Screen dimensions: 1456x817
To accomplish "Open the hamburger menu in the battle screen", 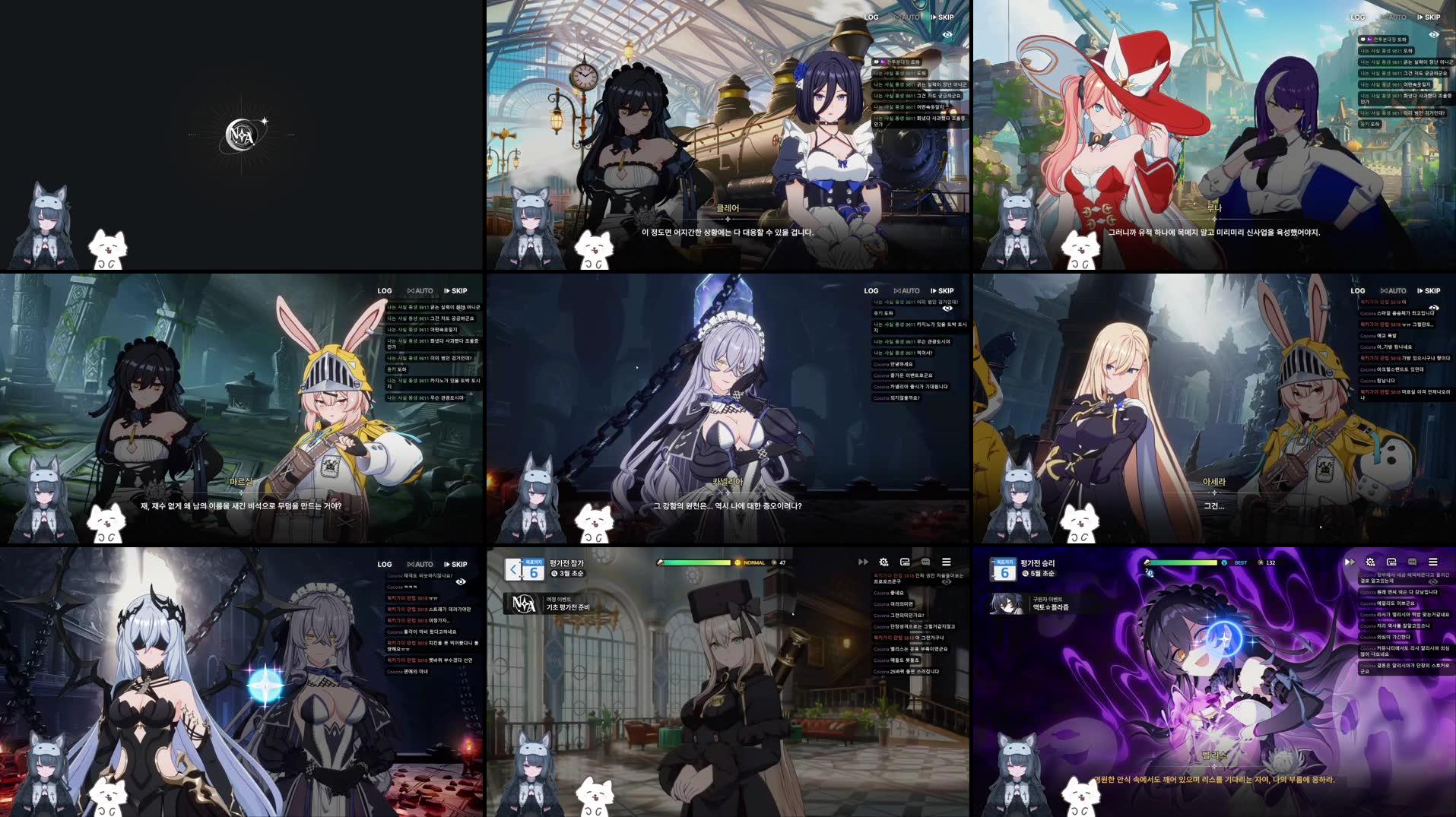I will tap(947, 562).
